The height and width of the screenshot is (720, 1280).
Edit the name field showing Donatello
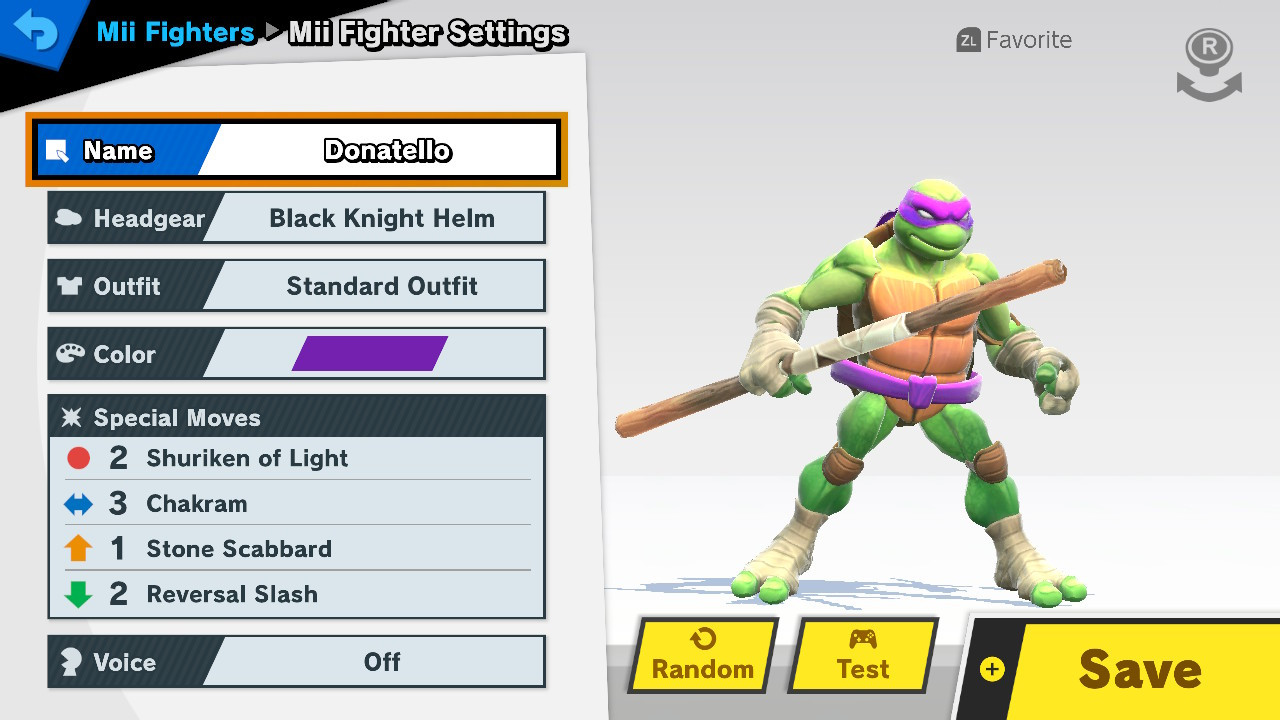click(387, 150)
